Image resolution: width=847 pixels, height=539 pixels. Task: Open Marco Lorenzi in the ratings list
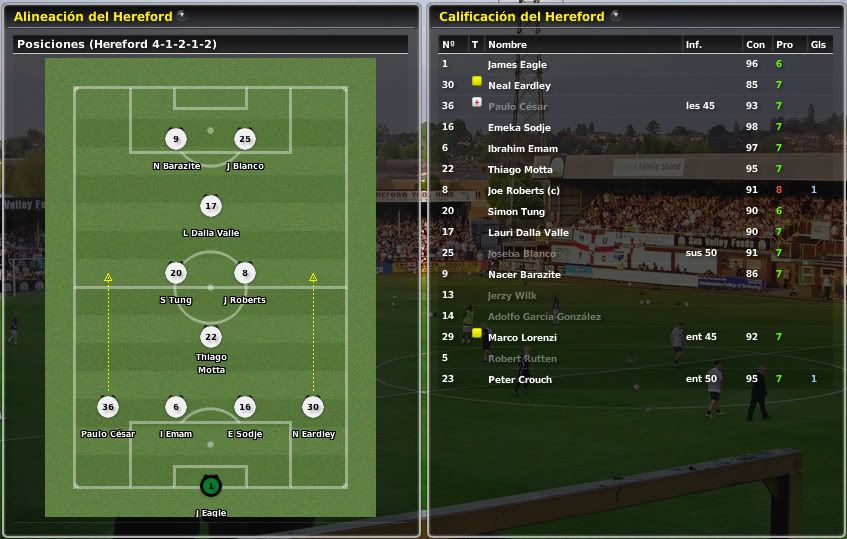tap(522, 338)
